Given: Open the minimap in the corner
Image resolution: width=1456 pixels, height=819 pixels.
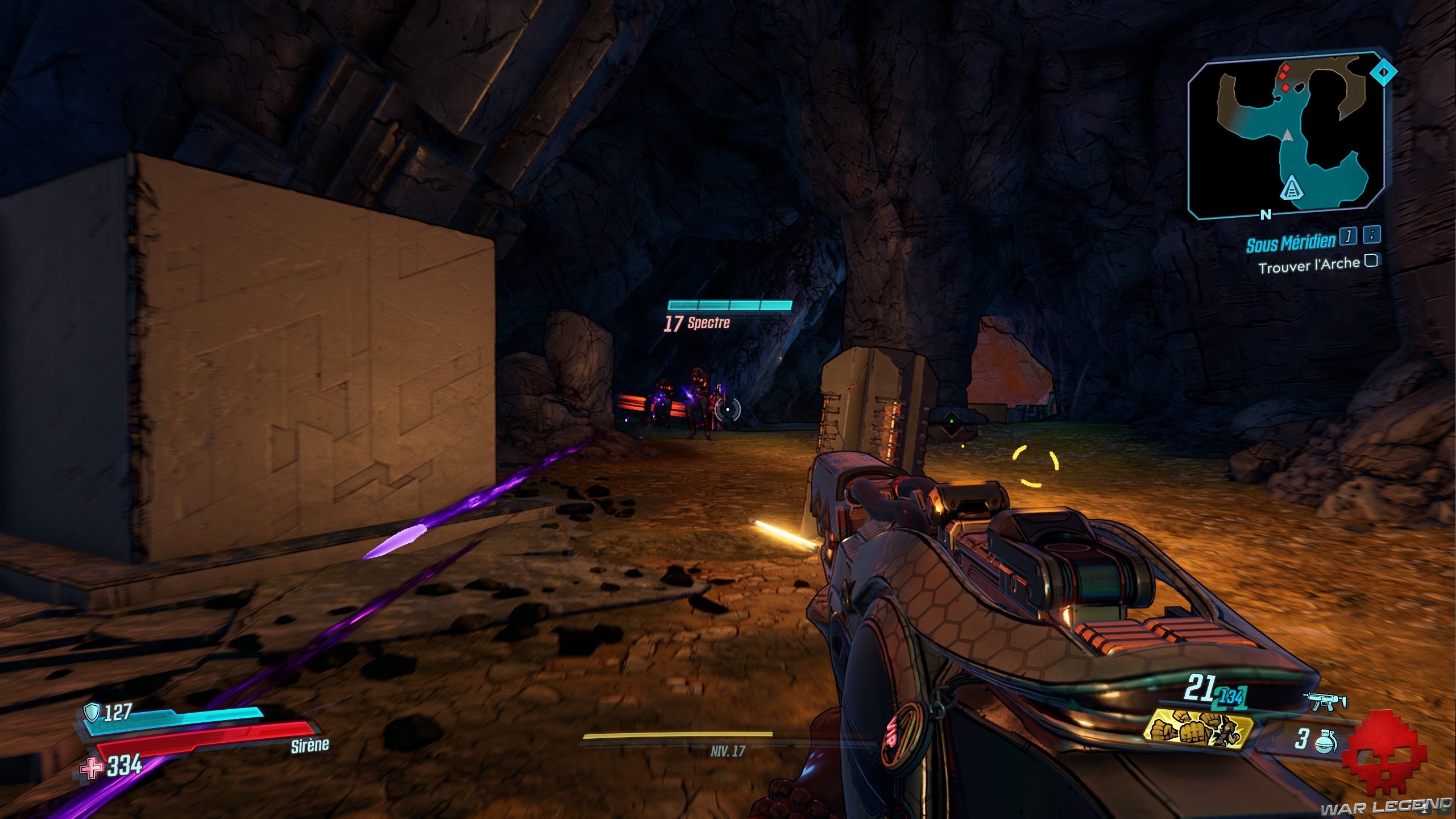Looking at the screenshot, I should click(1284, 136).
